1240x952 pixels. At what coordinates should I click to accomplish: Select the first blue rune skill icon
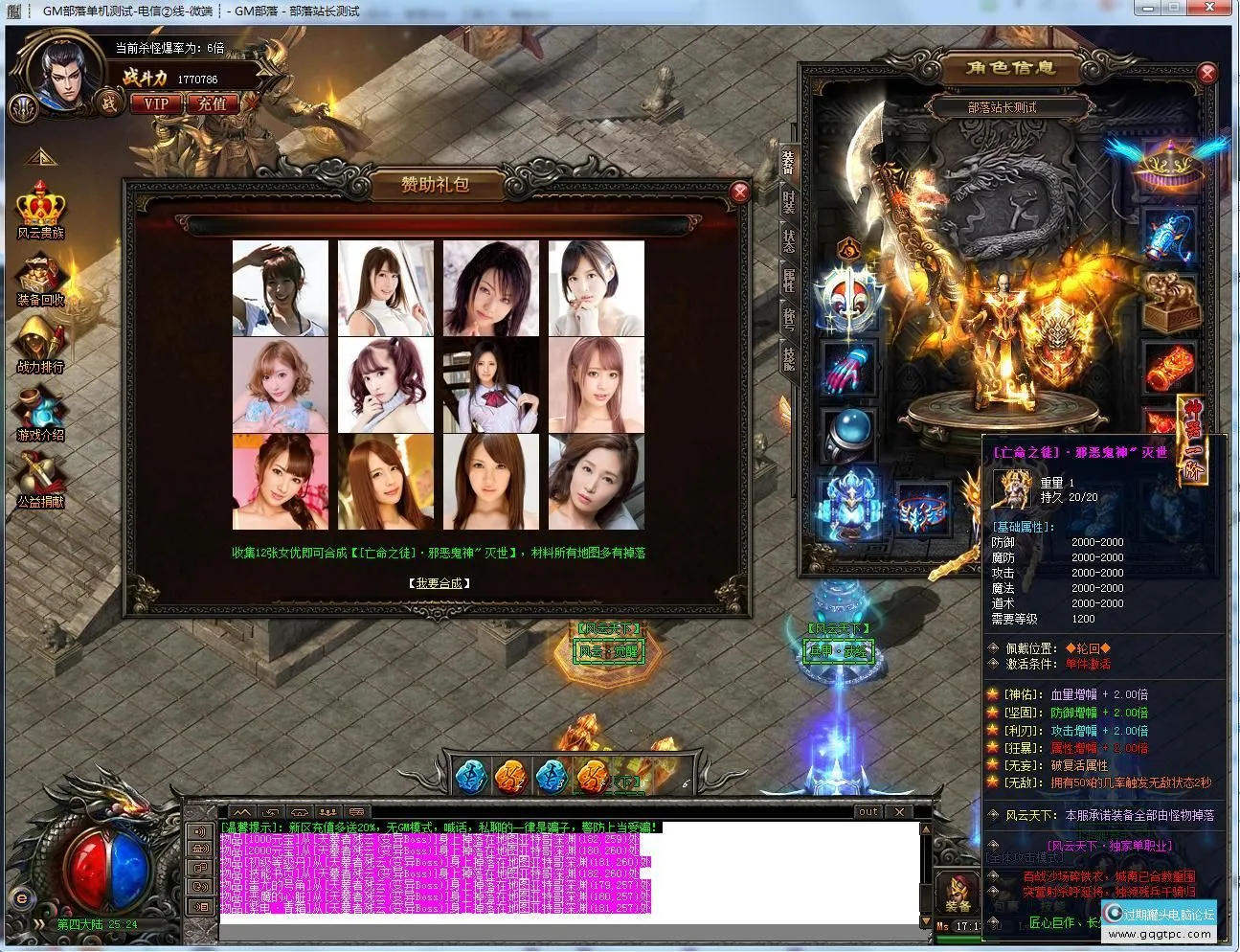471,778
